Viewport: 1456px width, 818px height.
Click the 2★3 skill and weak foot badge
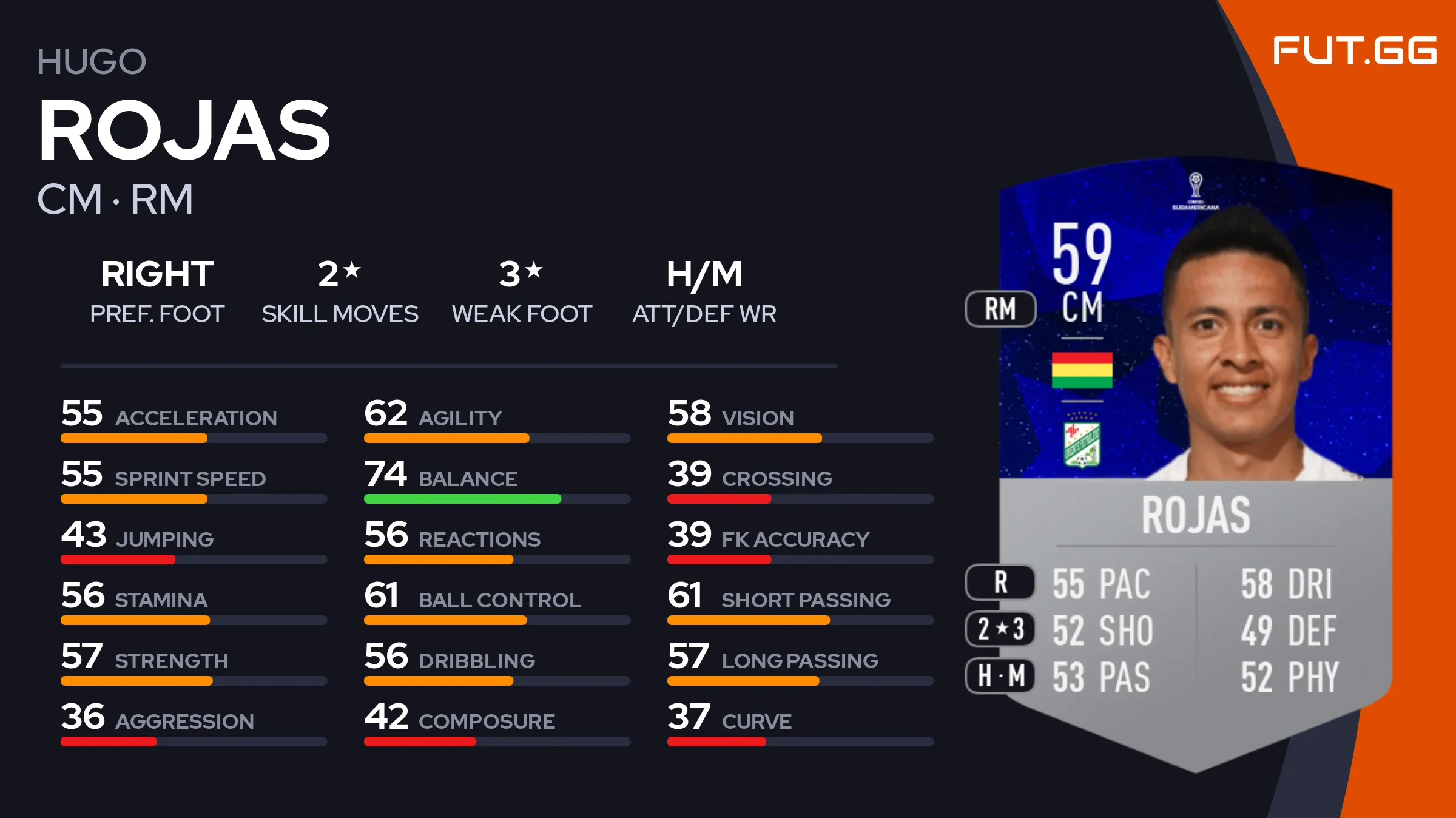pyautogui.click(x=1000, y=629)
